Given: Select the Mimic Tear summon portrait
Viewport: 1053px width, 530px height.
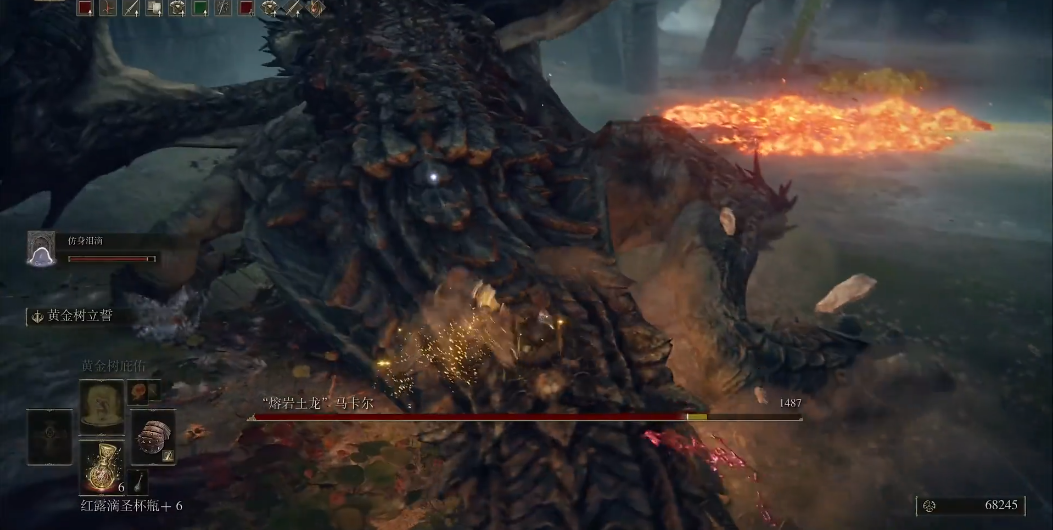Looking at the screenshot, I should pyautogui.click(x=41, y=249).
